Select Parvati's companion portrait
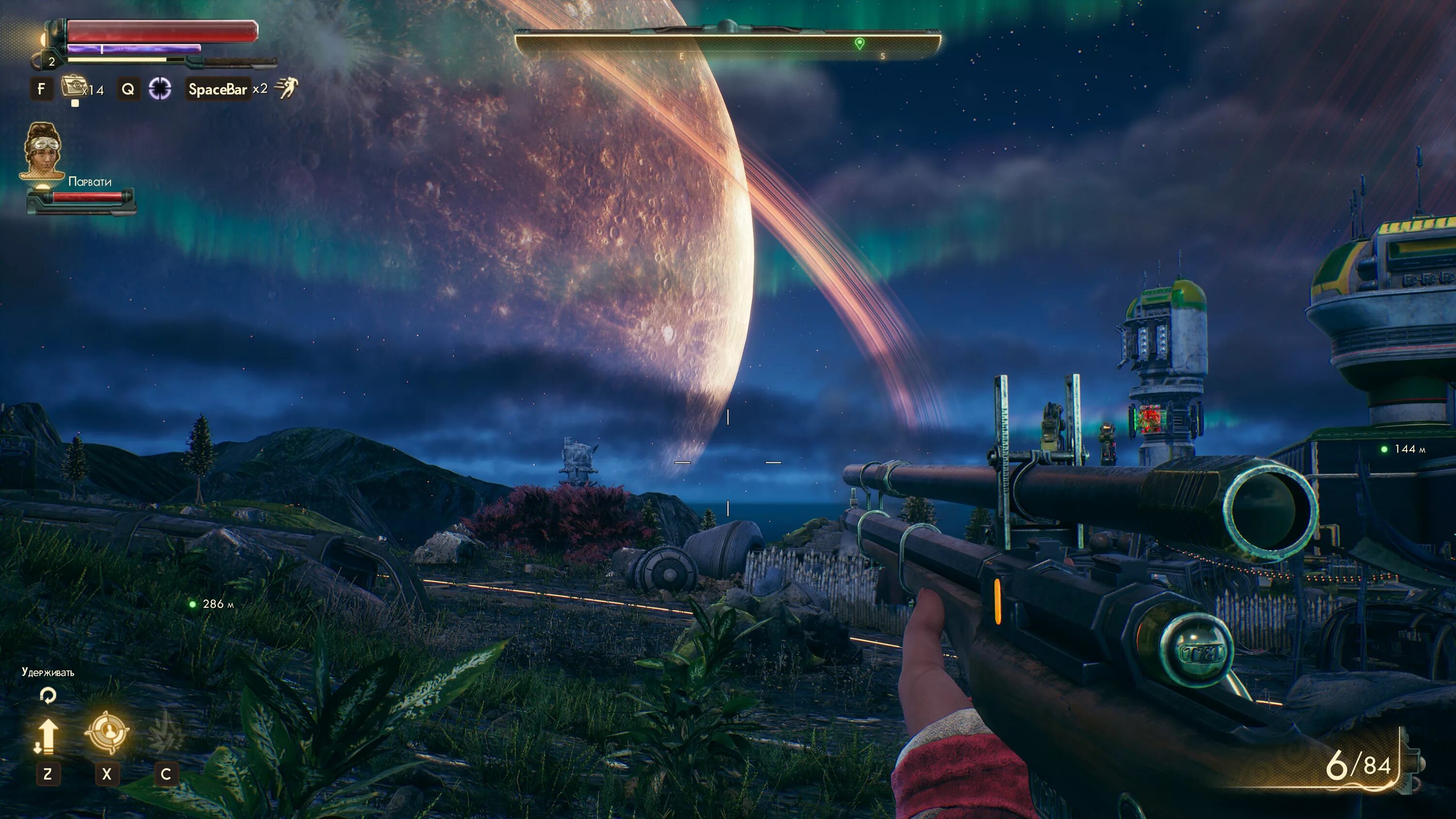Screen dimensions: 1456x819 pos(42,150)
